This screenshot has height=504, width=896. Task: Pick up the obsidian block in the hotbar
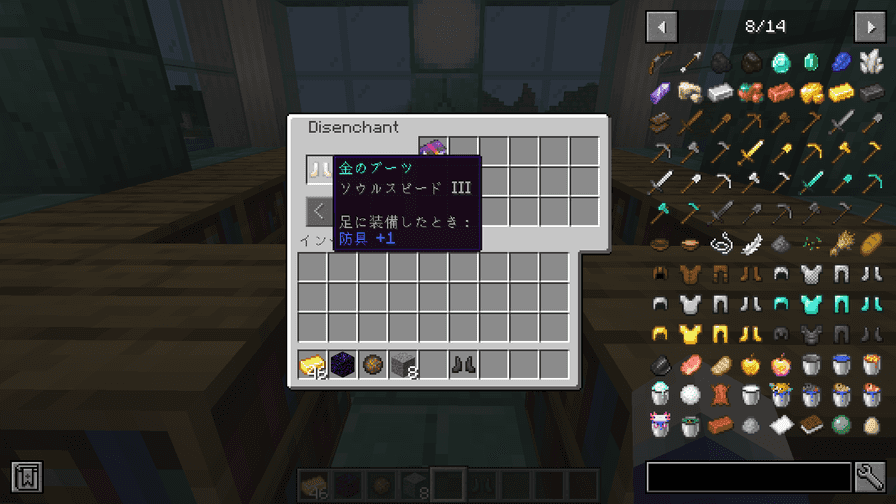(x=343, y=365)
